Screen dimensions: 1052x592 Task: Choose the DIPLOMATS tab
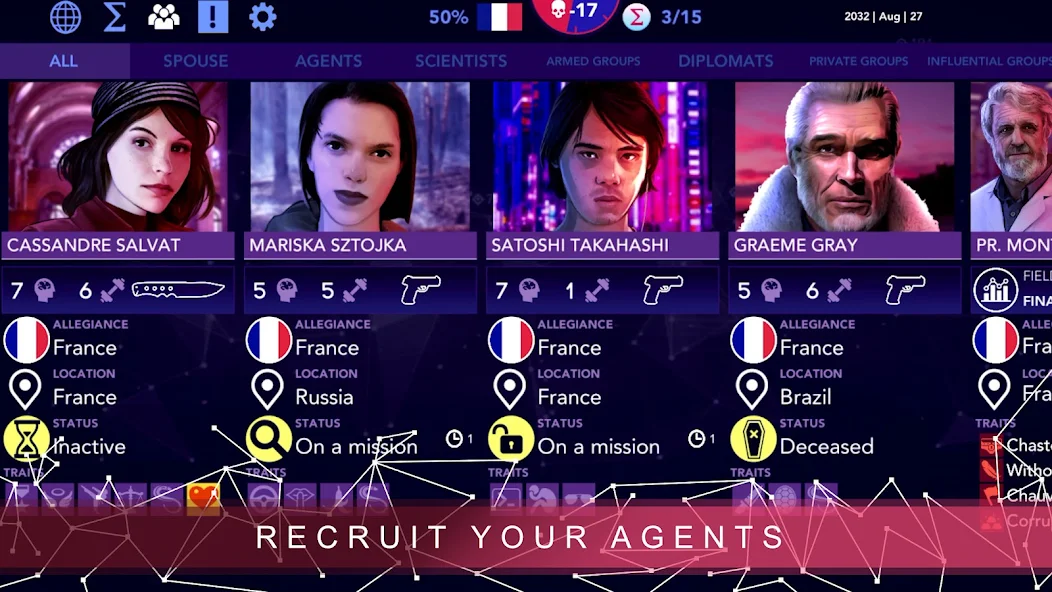coord(726,61)
